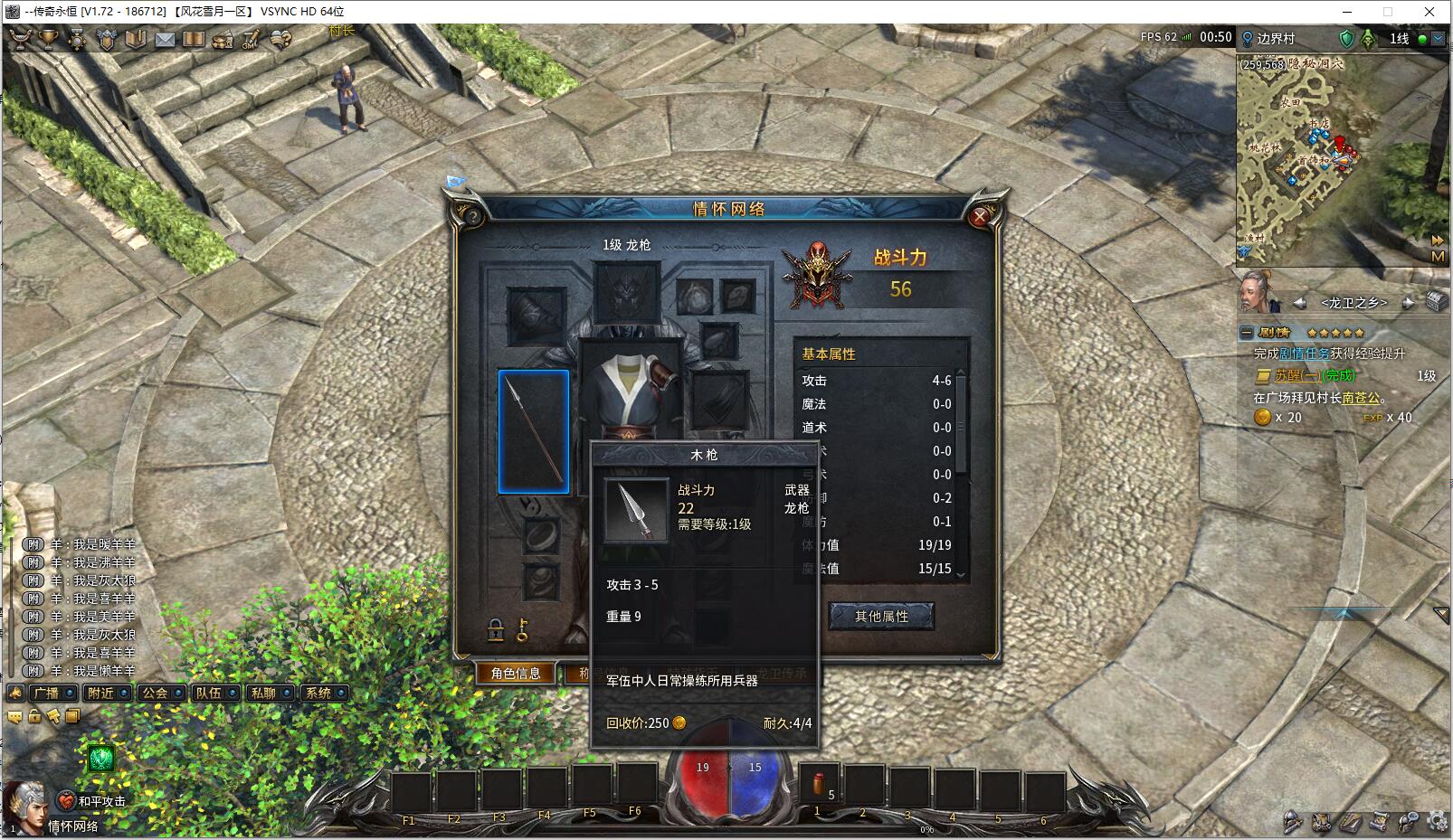Use the red potion in hotbar slot 1
Screen dimensions: 1453x840
[x=819, y=787]
